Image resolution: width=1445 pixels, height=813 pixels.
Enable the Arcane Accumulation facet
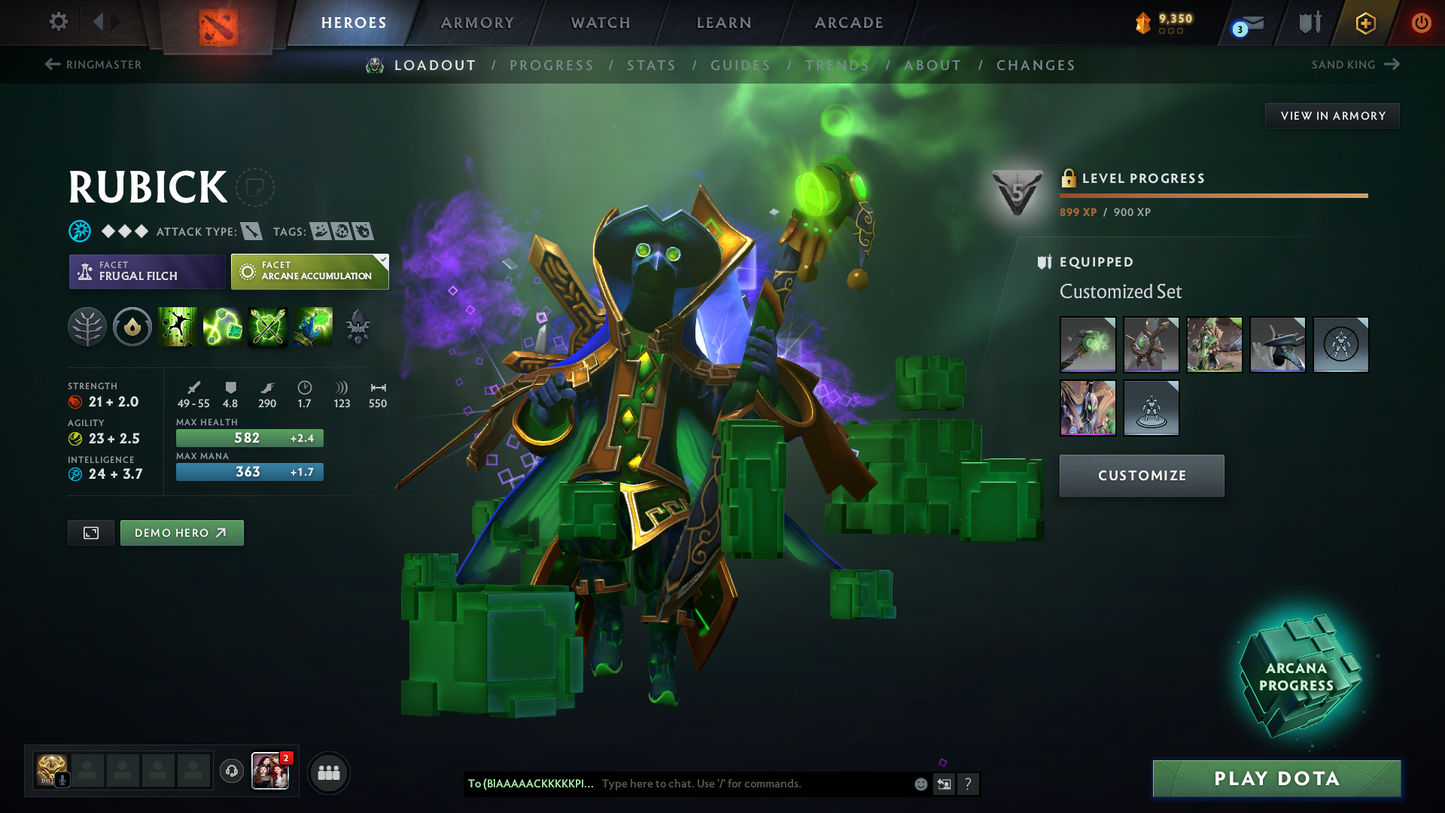309,271
